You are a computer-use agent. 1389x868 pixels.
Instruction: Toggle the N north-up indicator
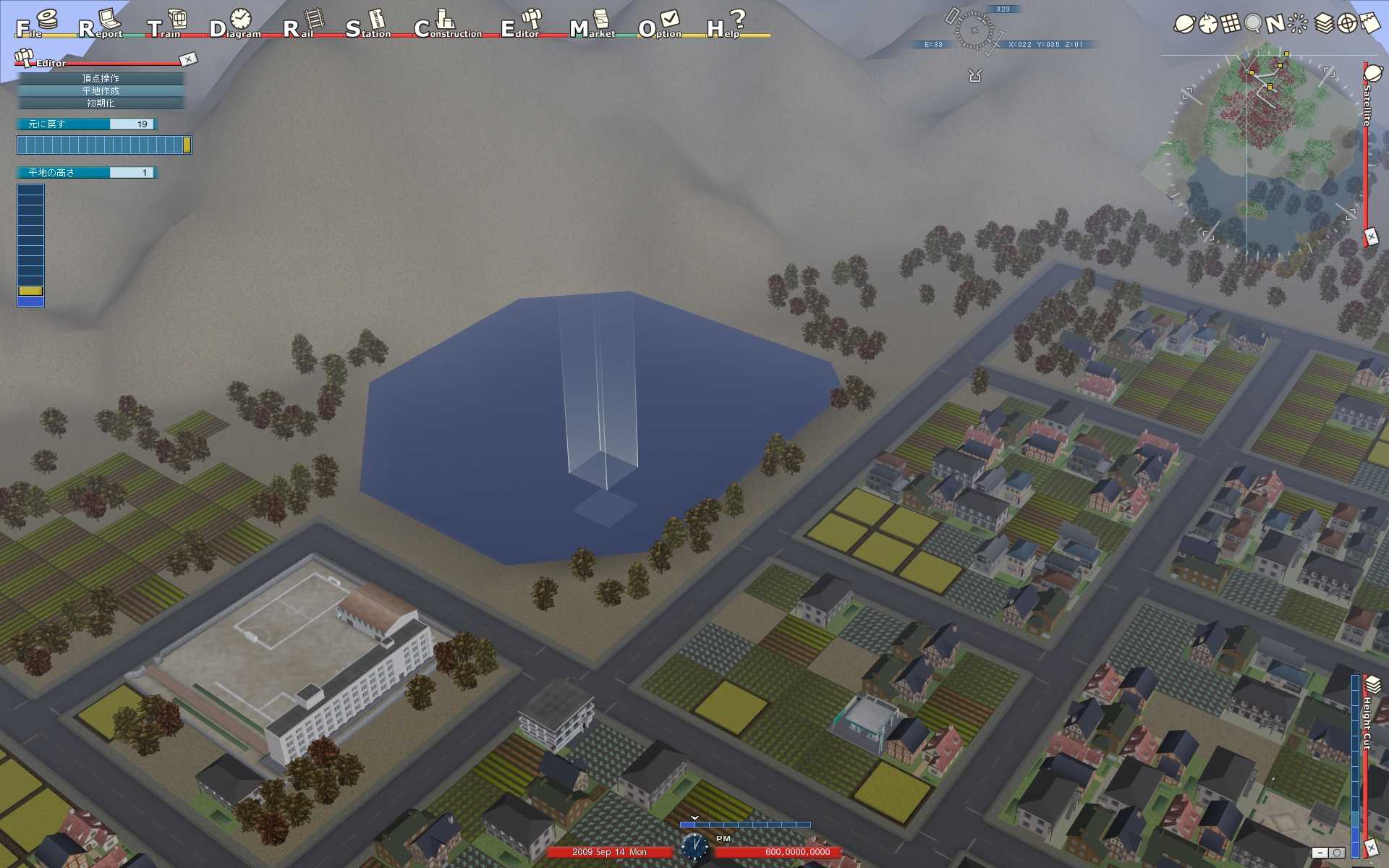coord(1275,23)
